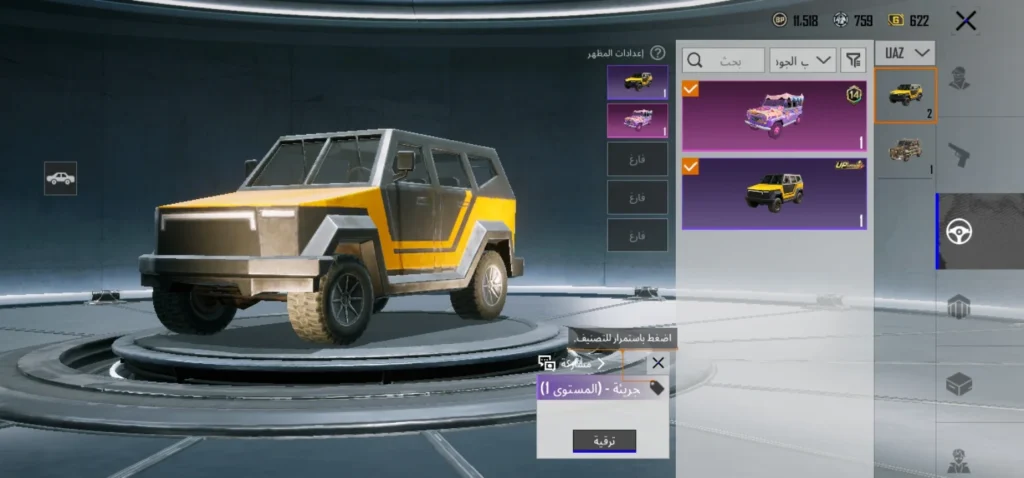Click the upgrade button in skin popup
Image resolution: width=1024 pixels, height=478 pixels.
point(604,441)
